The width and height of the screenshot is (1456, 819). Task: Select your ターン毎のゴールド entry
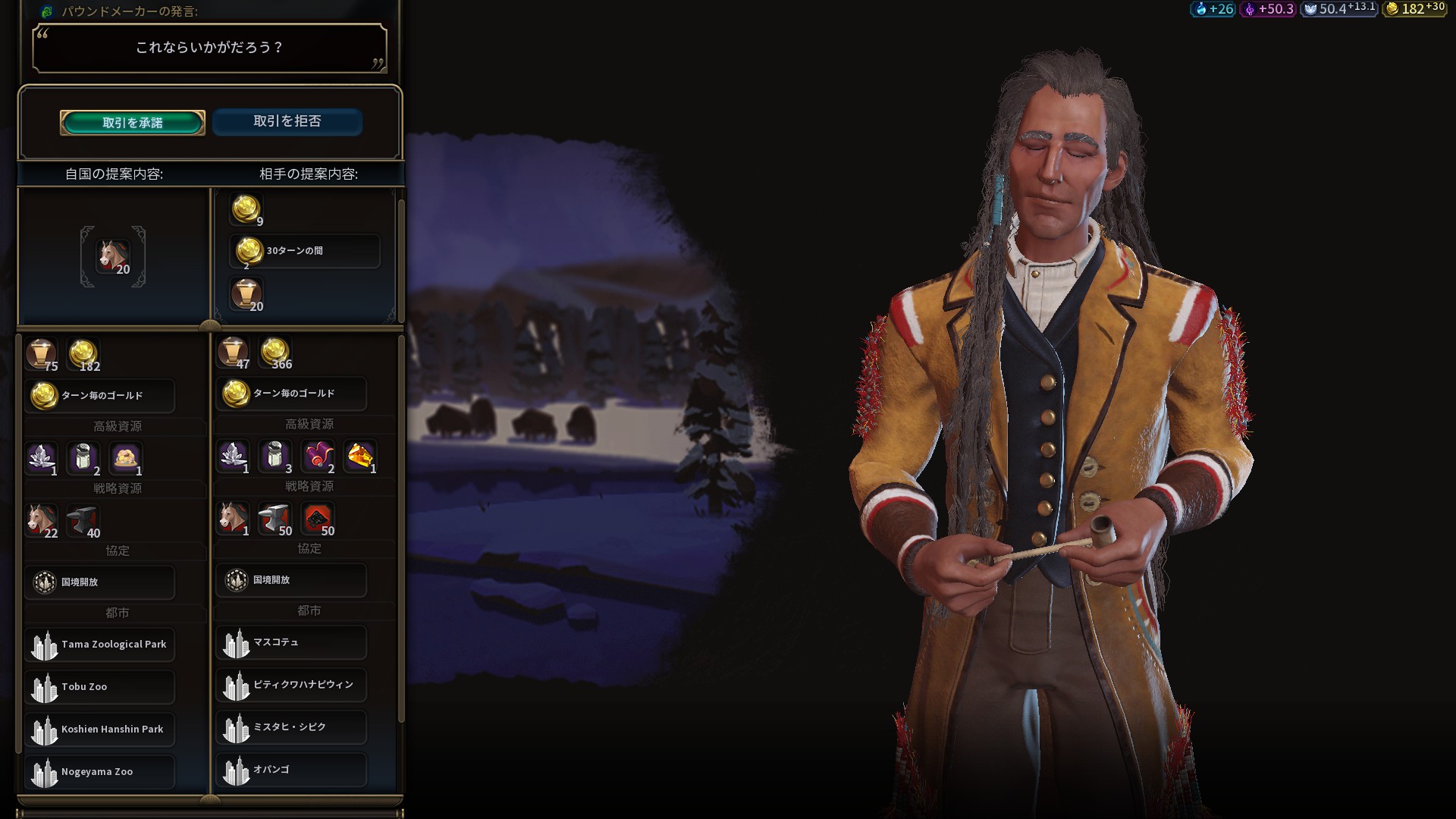pyautogui.click(x=100, y=396)
